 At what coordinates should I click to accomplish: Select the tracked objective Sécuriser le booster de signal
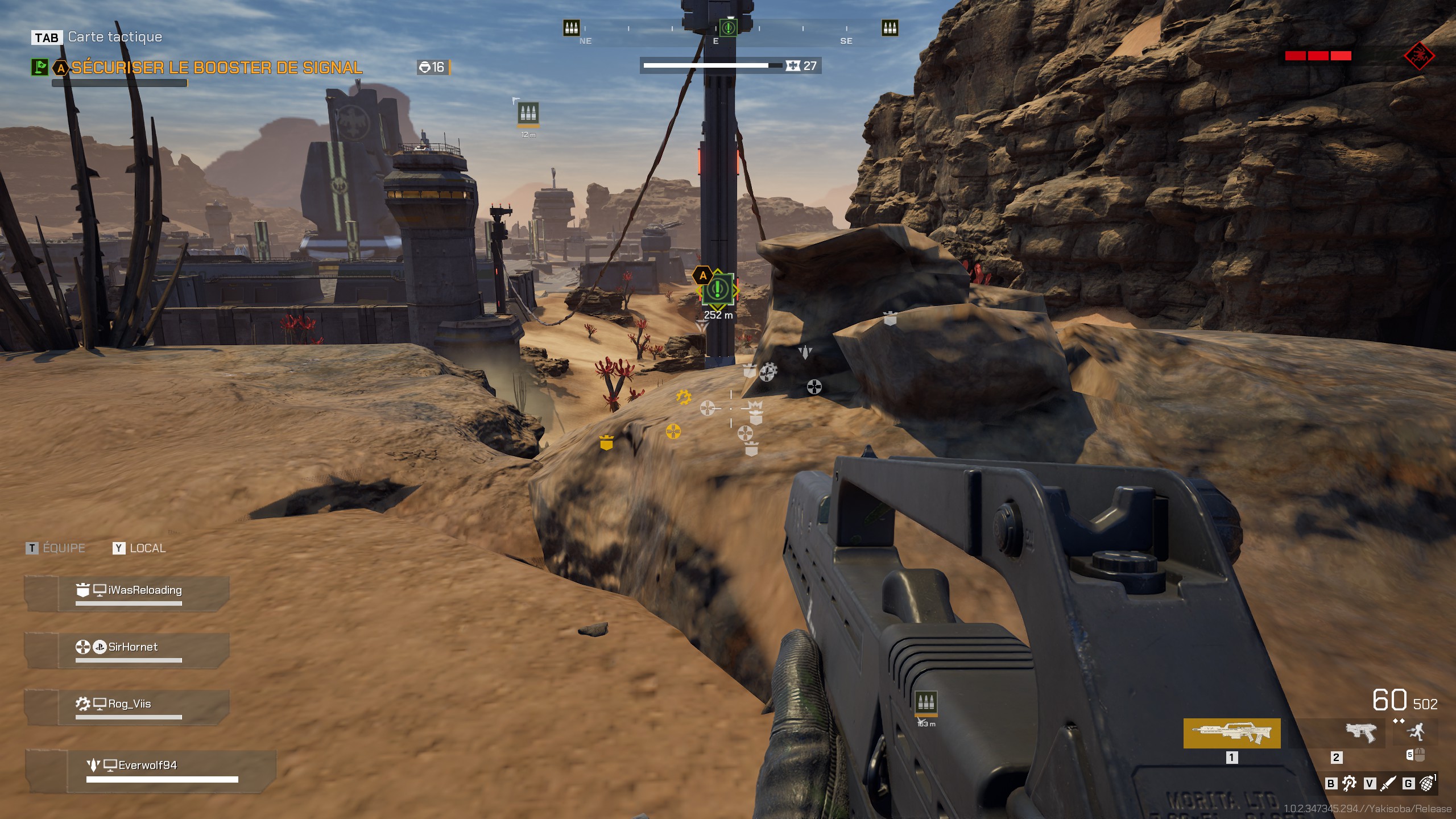tap(216, 68)
